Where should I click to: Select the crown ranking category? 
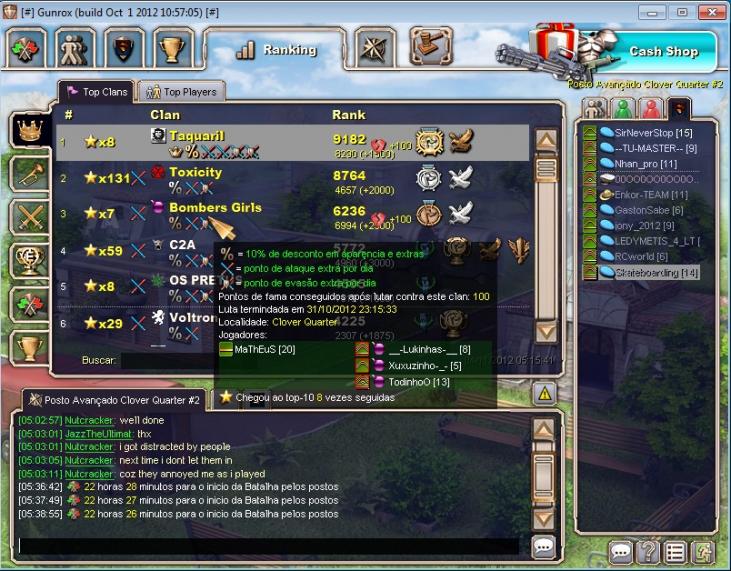click(x=29, y=129)
